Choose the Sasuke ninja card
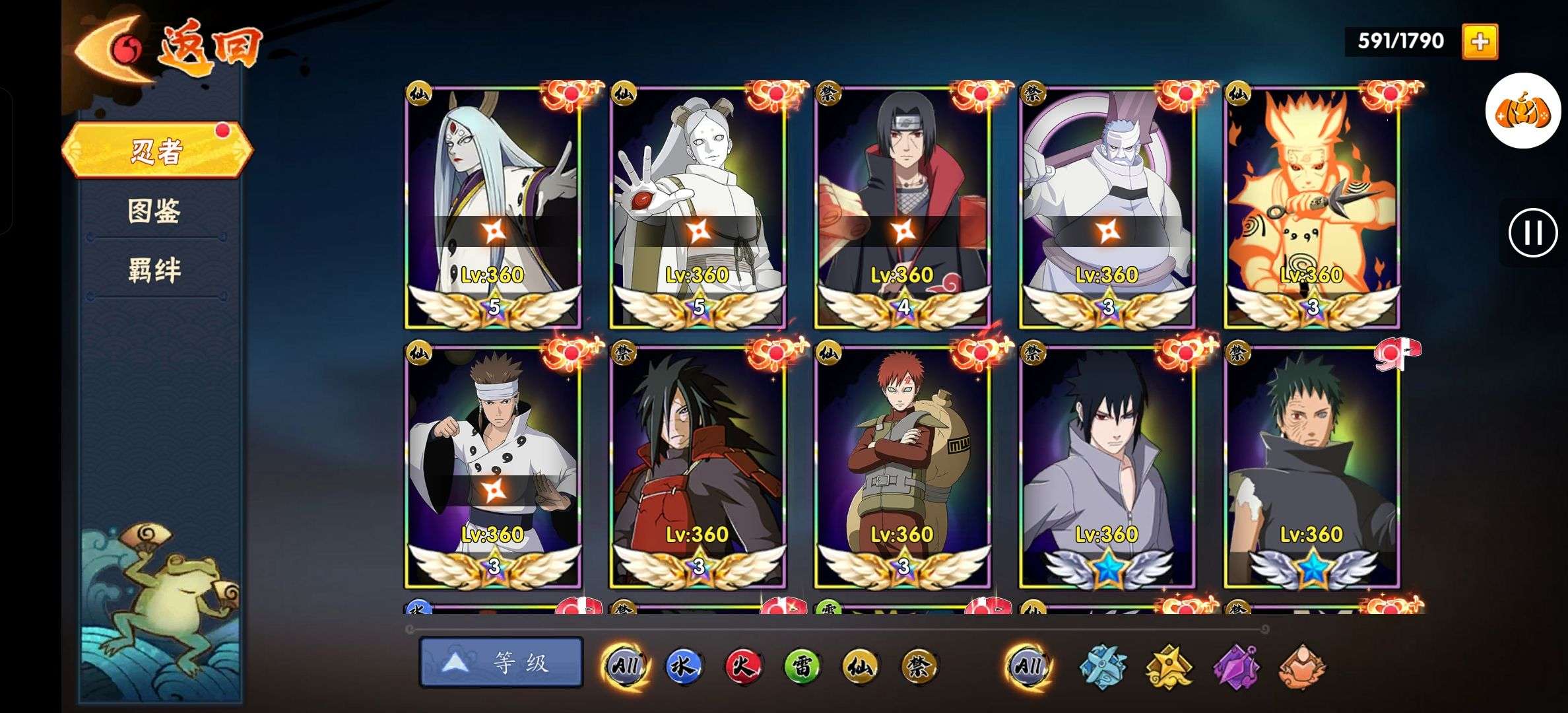1568x713 pixels. [1107, 467]
